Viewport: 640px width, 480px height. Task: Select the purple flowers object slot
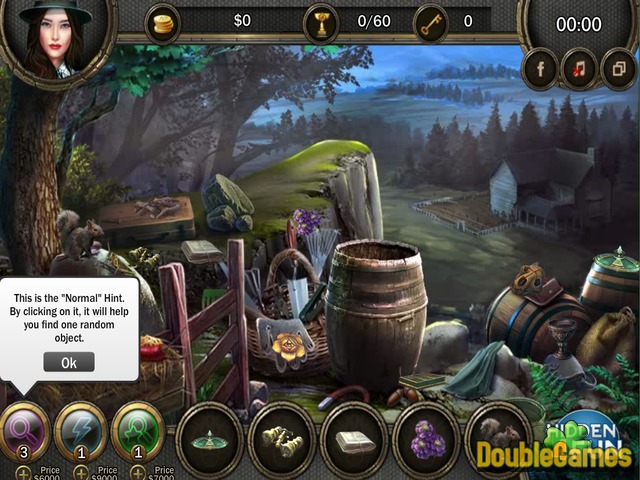[427, 437]
